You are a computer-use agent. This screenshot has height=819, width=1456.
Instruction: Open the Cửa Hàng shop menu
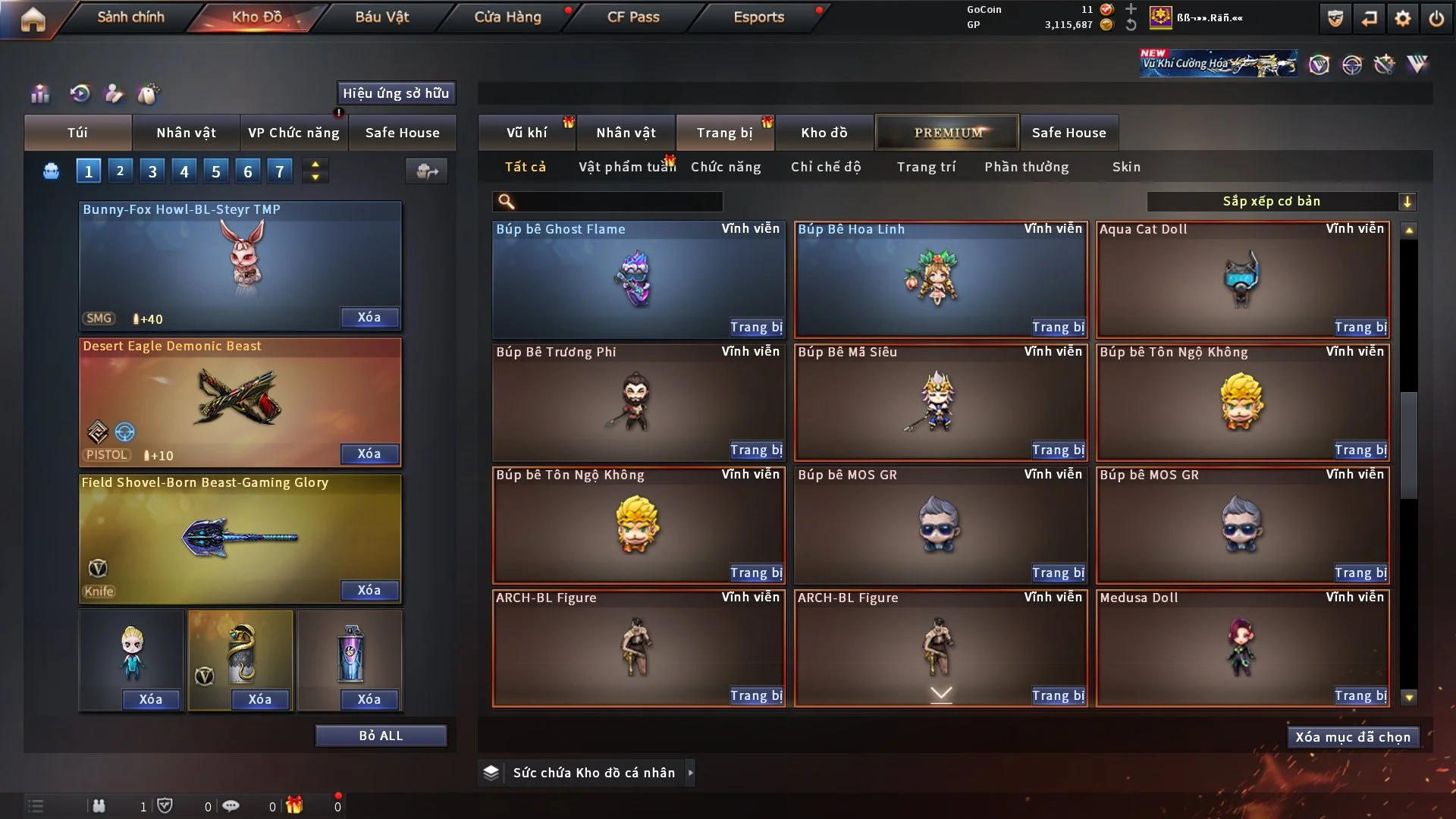507,17
